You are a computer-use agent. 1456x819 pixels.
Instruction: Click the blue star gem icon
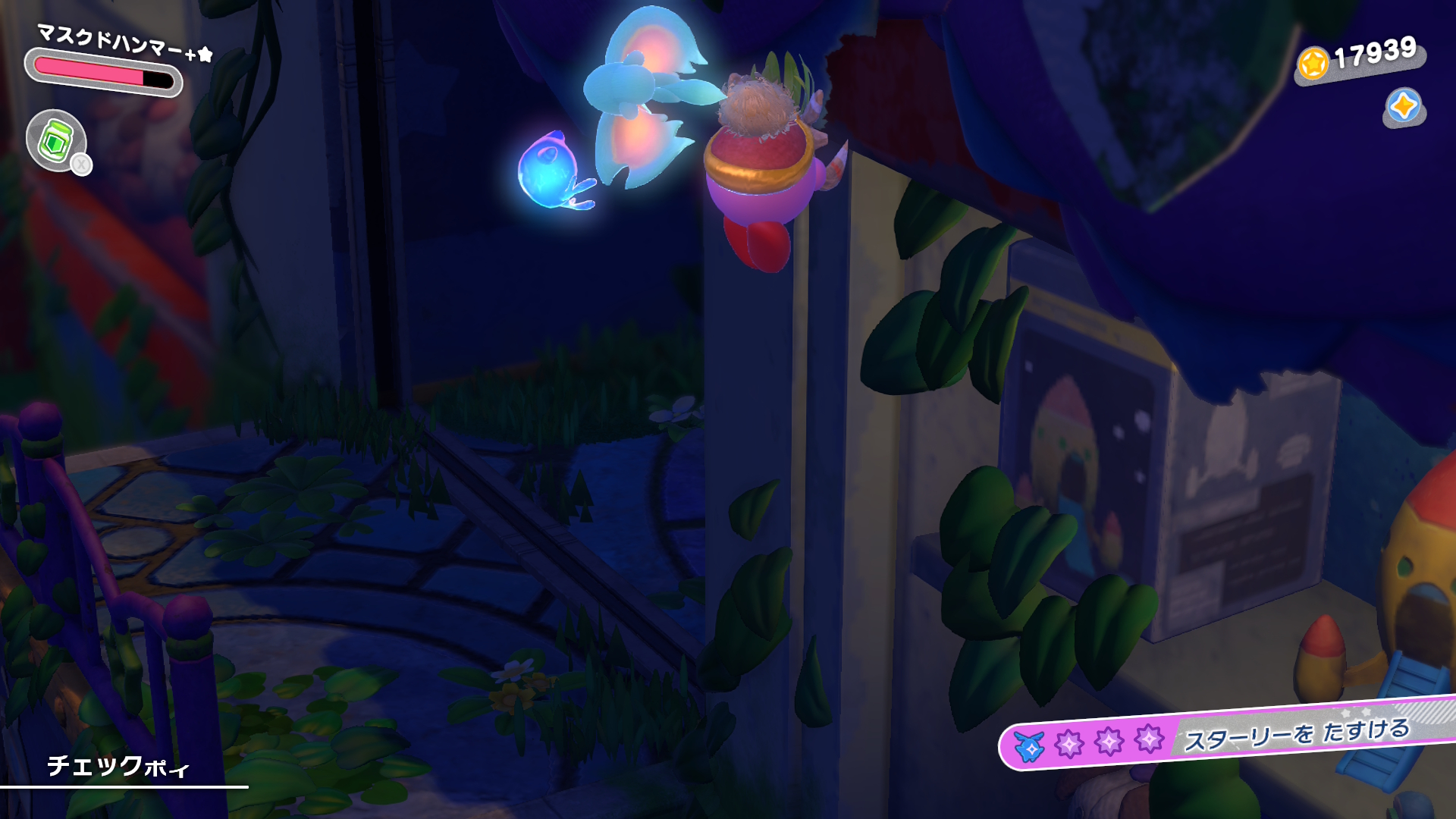(1403, 106)
